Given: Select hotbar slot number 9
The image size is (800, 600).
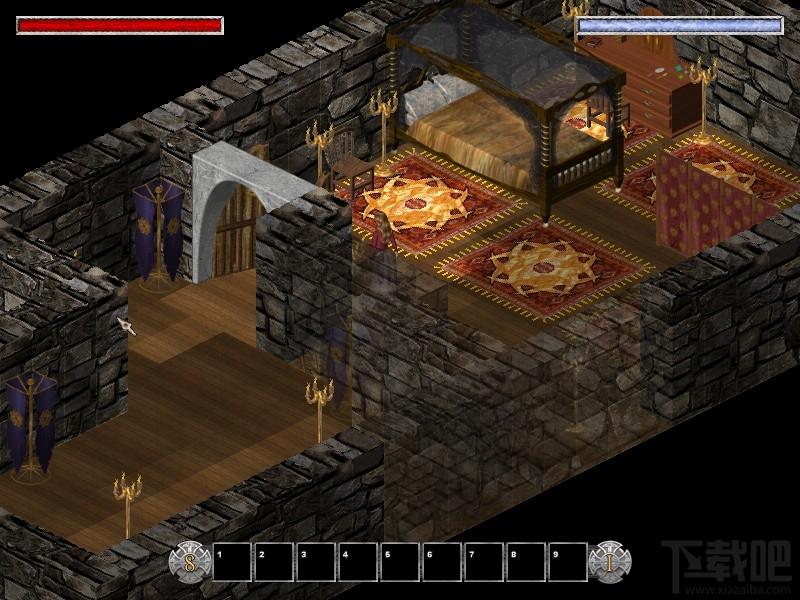Looking at the screenshot, I should 567,562.
